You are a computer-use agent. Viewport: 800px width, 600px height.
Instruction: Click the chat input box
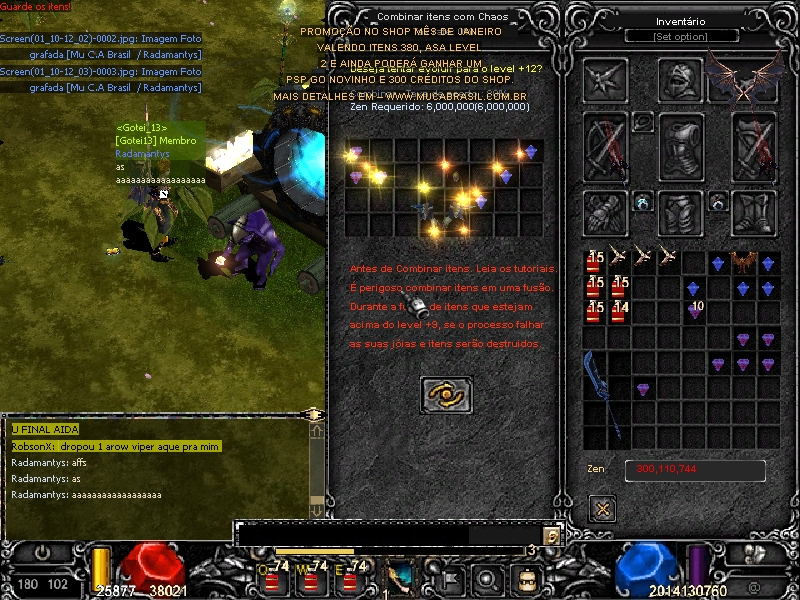click(390, 535)
